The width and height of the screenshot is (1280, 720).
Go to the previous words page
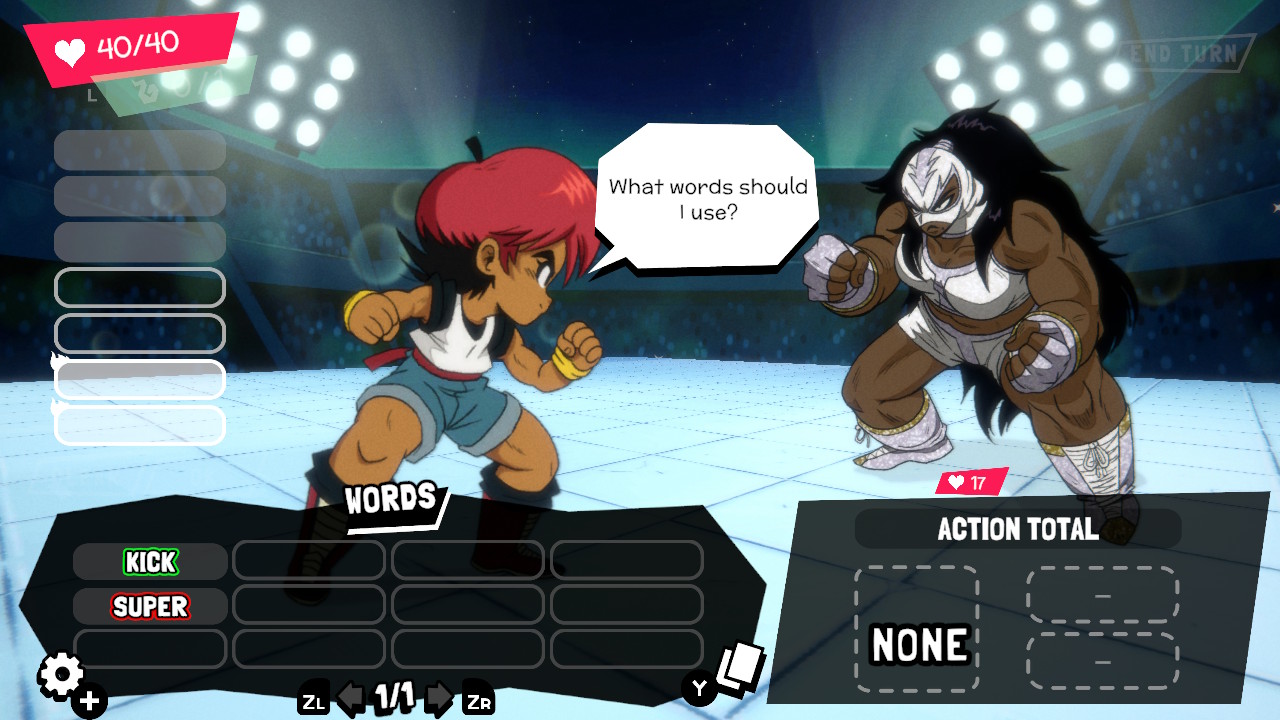(350, 698)
